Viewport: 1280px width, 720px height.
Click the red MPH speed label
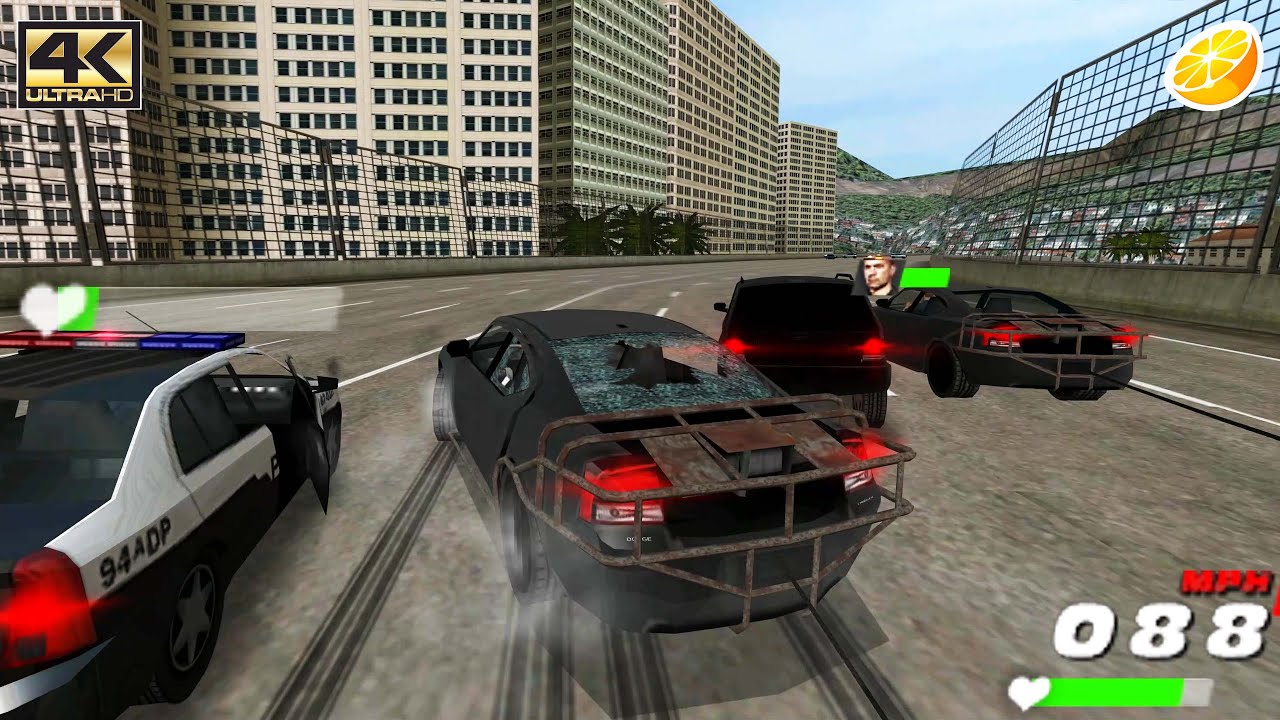coord(1223,580)
